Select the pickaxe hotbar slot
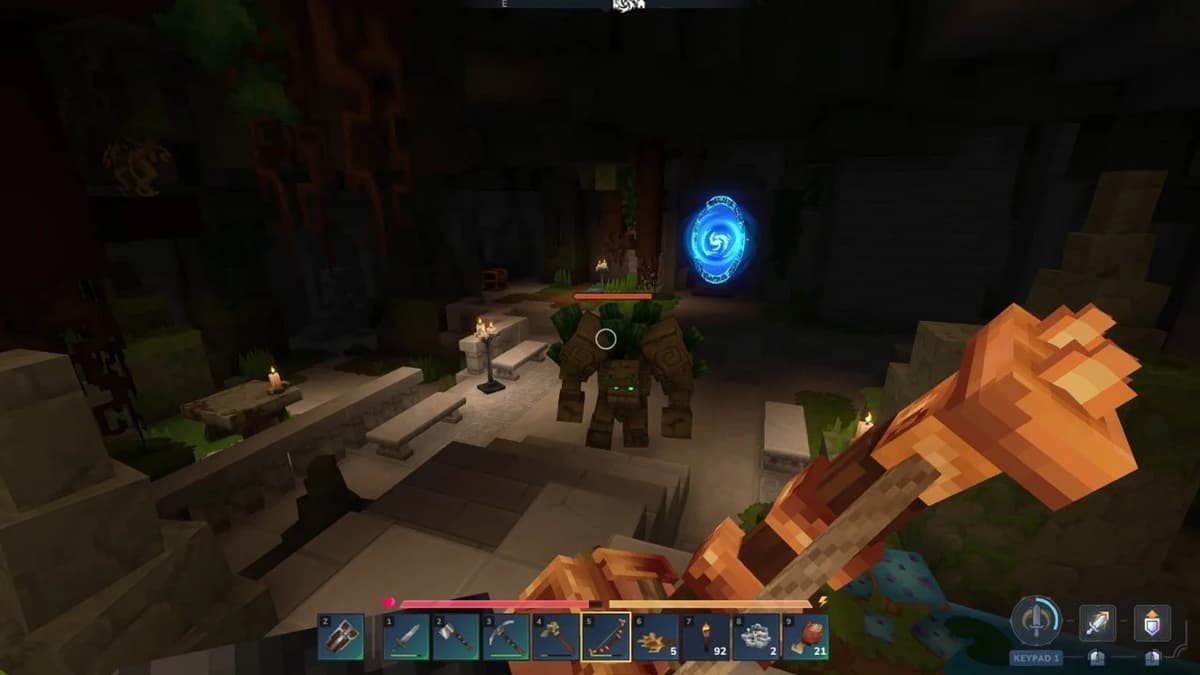1200x675 pixels. [x=506, y=638]
